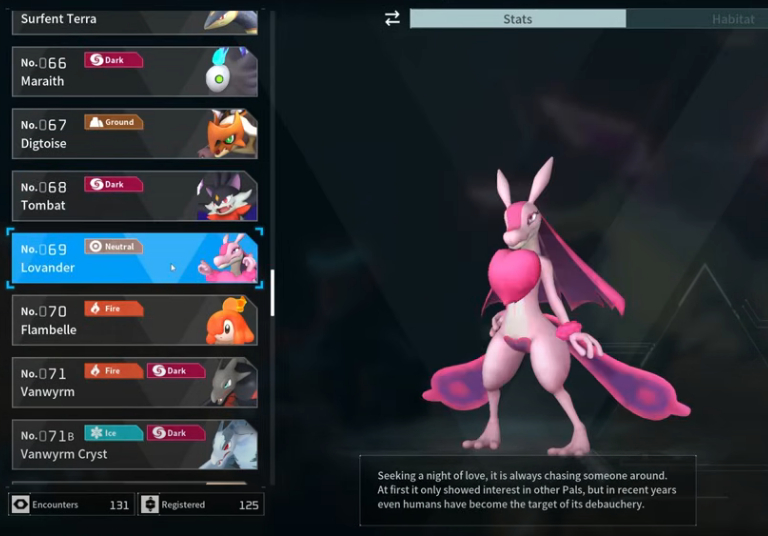The image size is (768, 536).
Task: Select the Surfent Terra entry
Action: click(134, 19)
